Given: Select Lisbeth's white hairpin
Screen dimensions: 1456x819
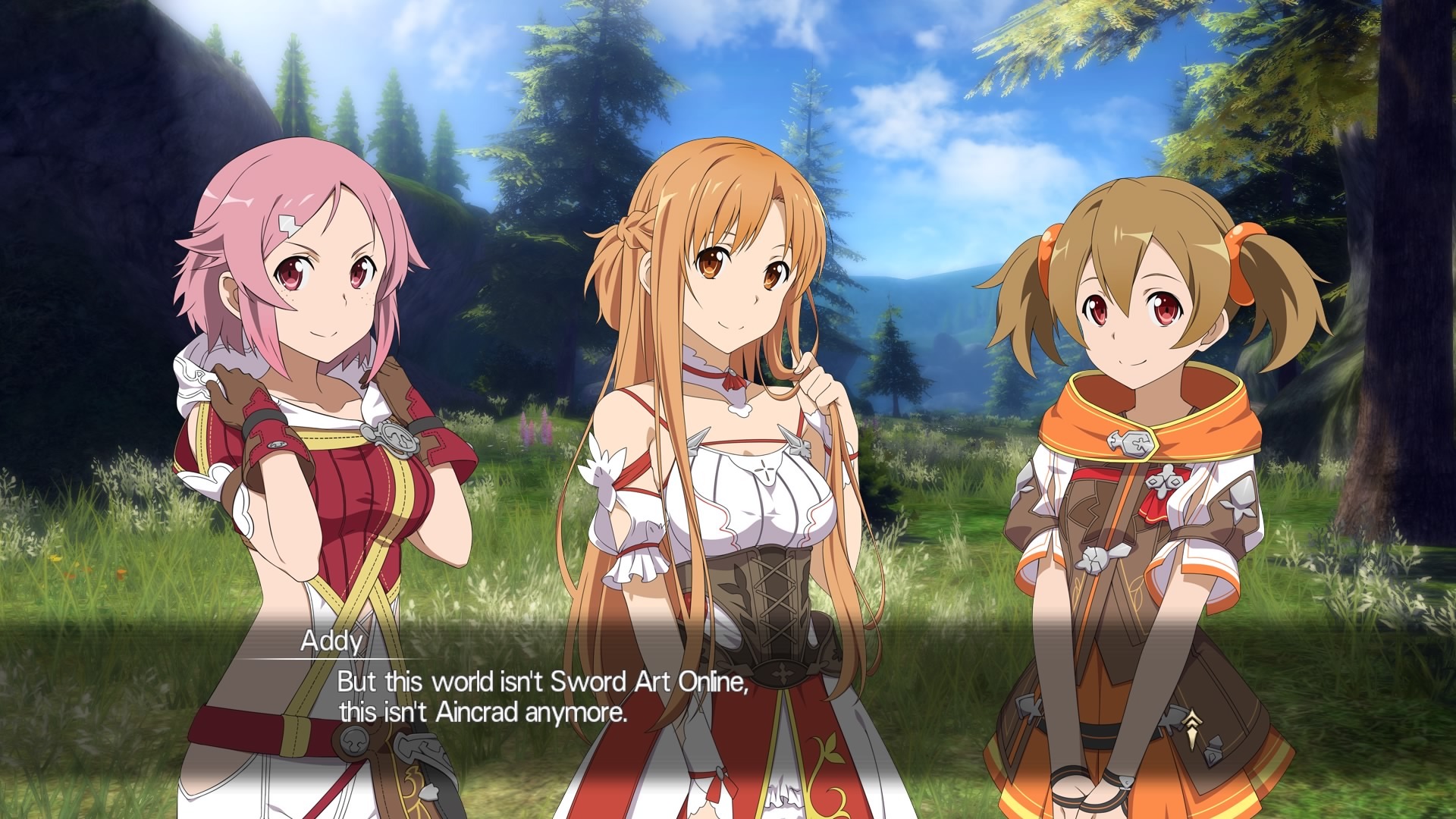Looking at the screenshot, I should 287,225.
